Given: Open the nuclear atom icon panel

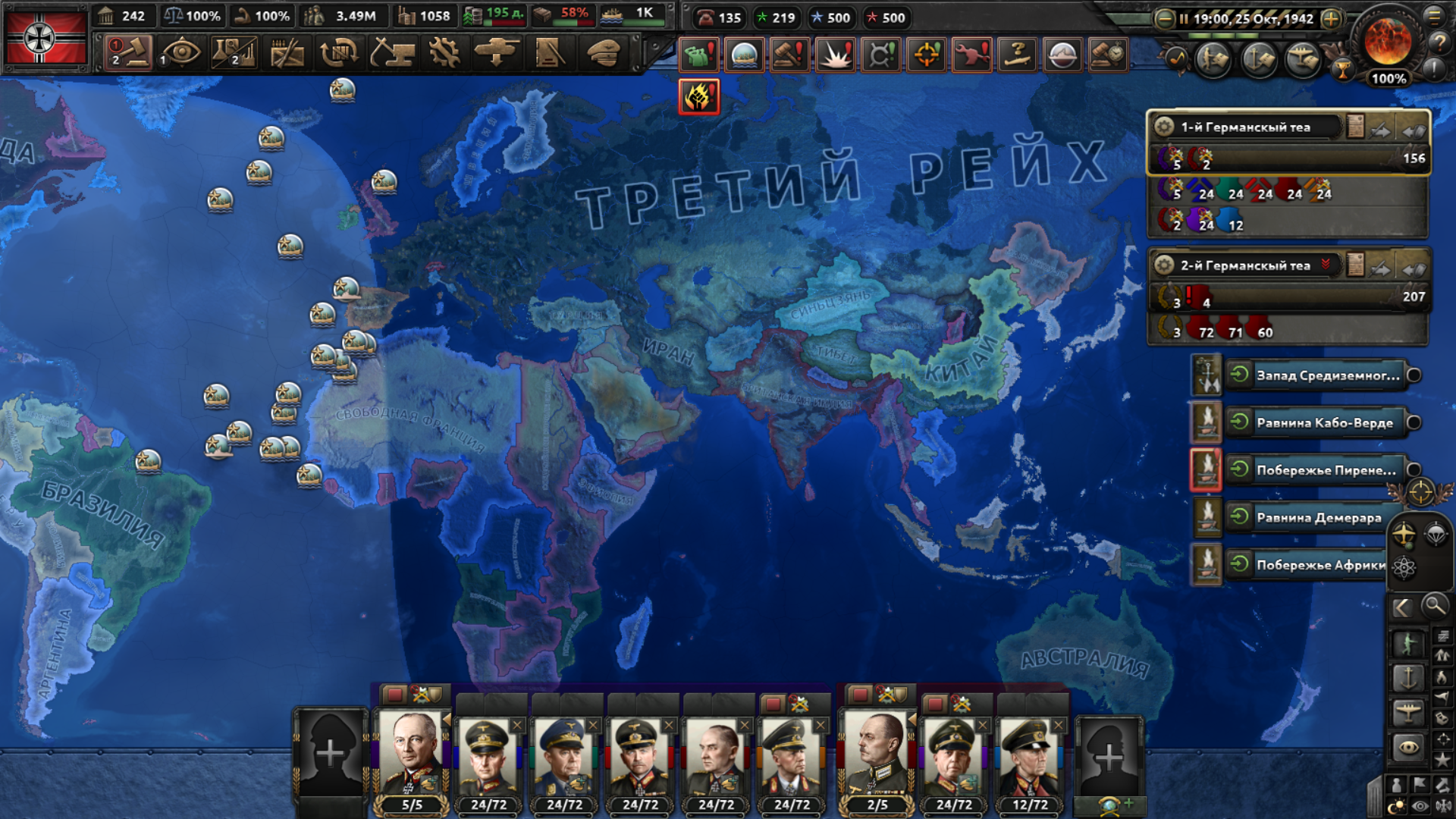Looking at the screenshot, I should pyautogui.click(x=1404, y=567).
